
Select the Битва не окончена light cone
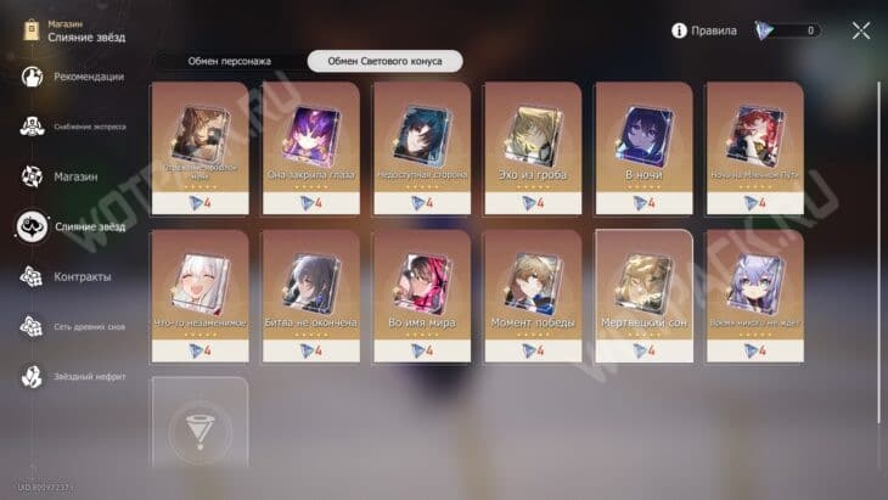[x=311, y=295]
